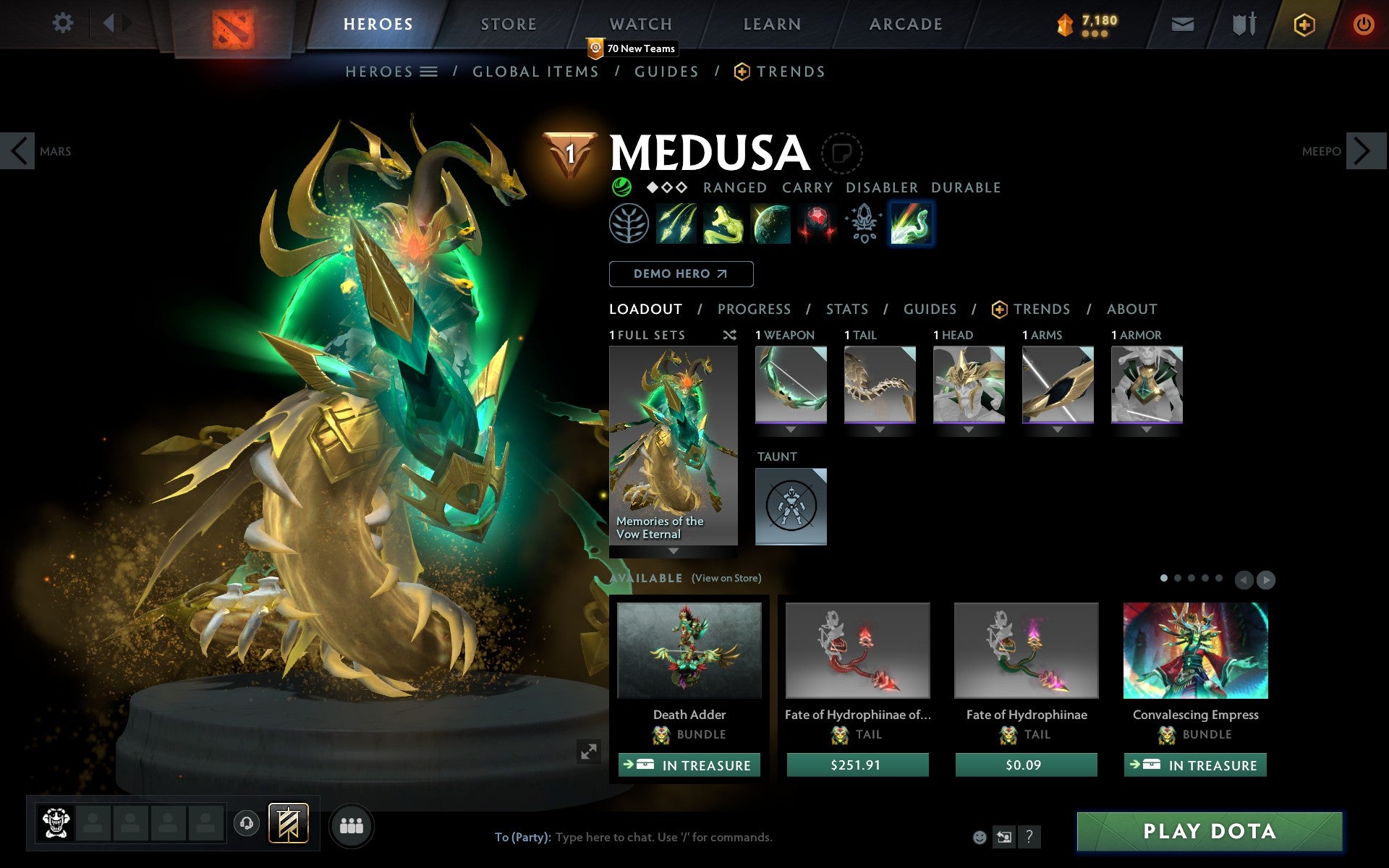Click the View on Store link
Image resolution: width=1389 pixels, height=868 pixels.
(x=726, y=579)
